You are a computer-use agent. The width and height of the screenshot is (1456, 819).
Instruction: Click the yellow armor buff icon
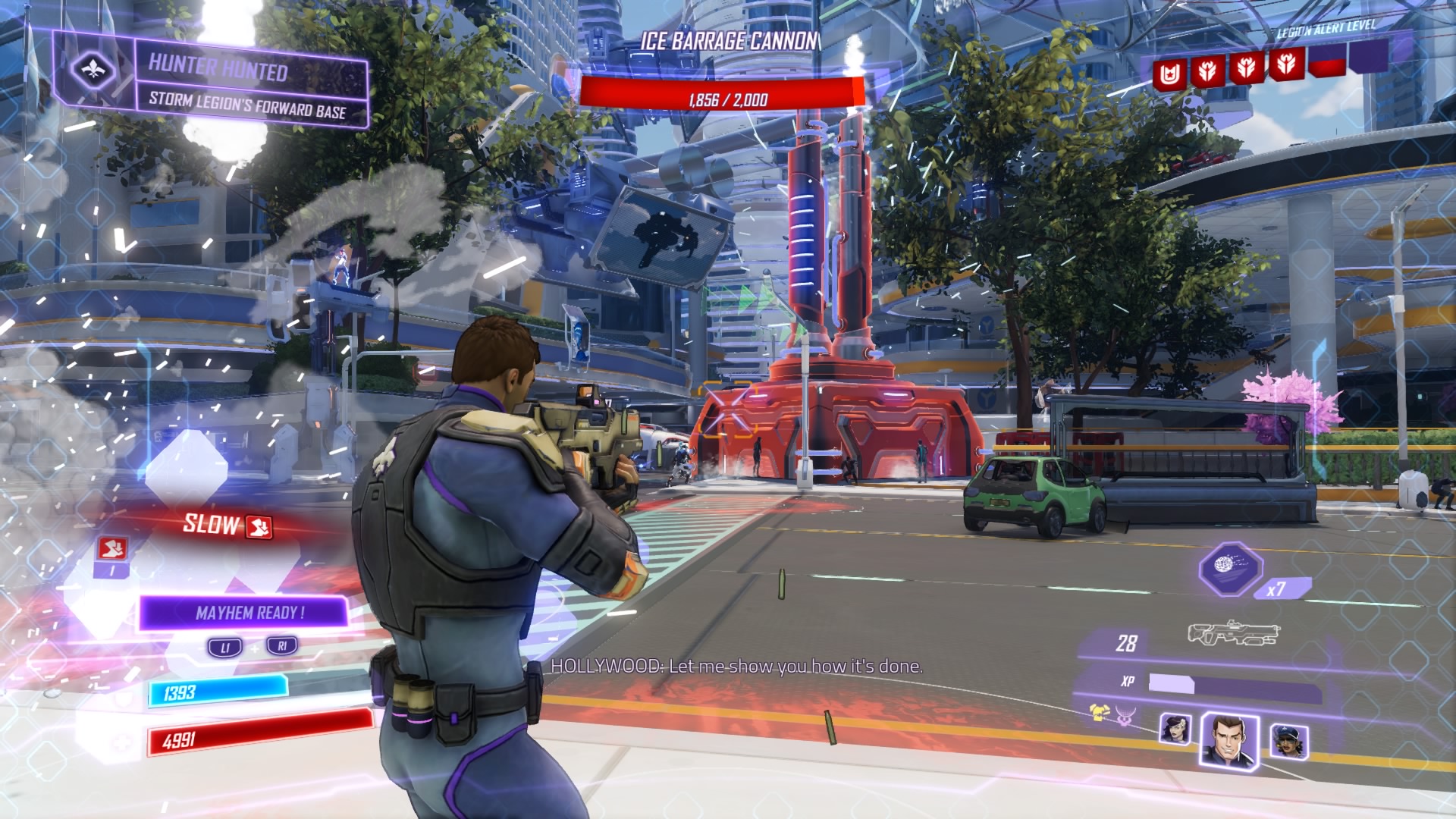(1097, 712)
